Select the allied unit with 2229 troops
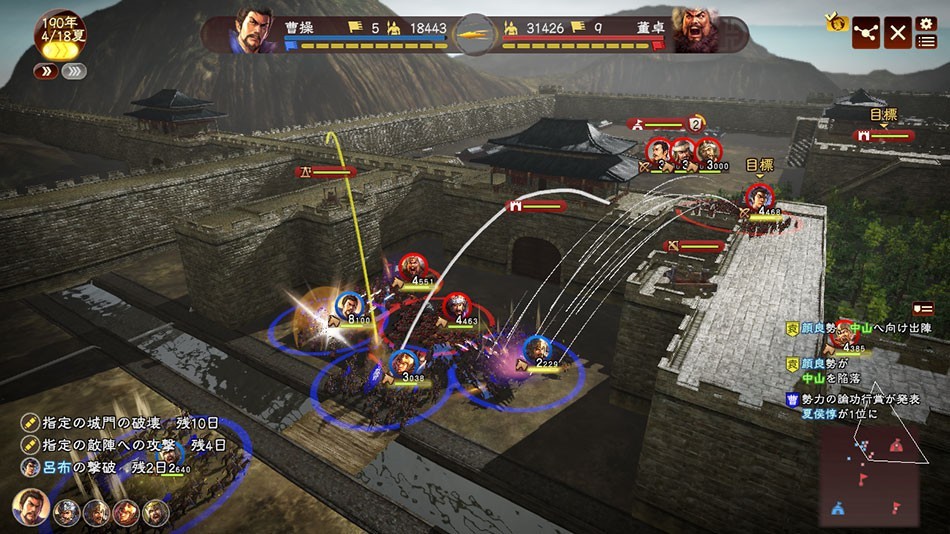Screen dimensions: 950x534 click(537, 350)
